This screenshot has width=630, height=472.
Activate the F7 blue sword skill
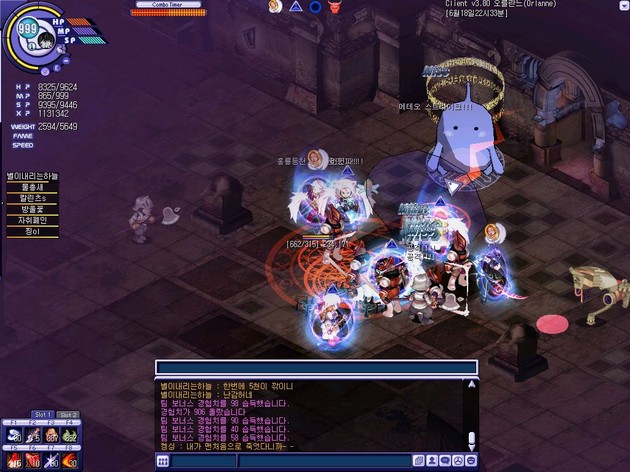tap(50, 461)
